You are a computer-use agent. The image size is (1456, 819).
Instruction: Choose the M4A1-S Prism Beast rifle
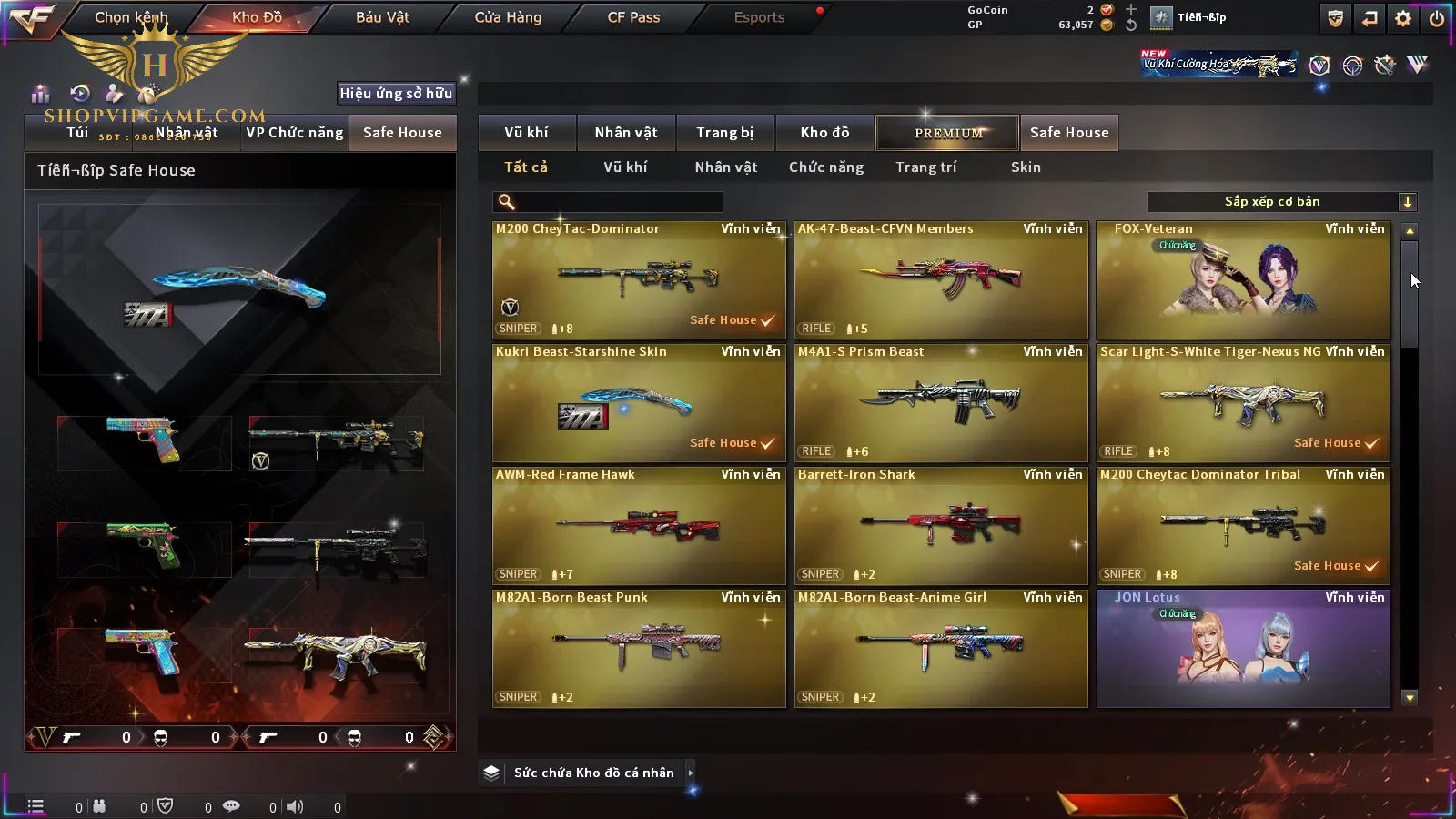[x=941, y=403]
